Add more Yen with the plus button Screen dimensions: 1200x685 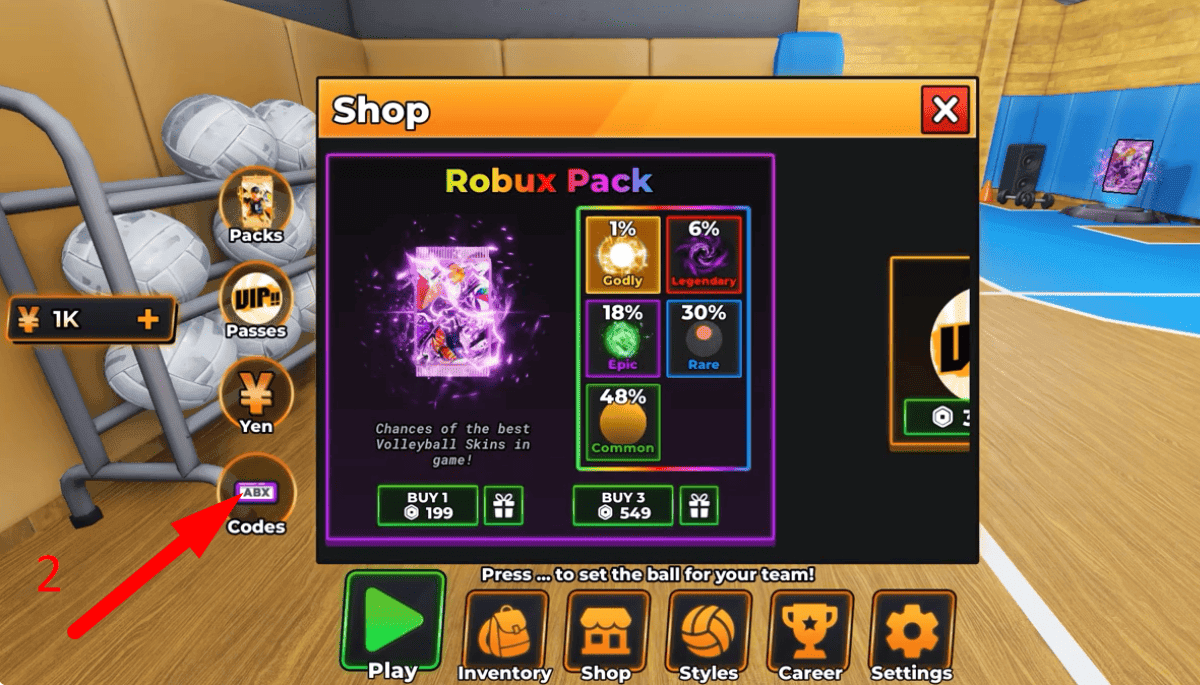point(148,320)
